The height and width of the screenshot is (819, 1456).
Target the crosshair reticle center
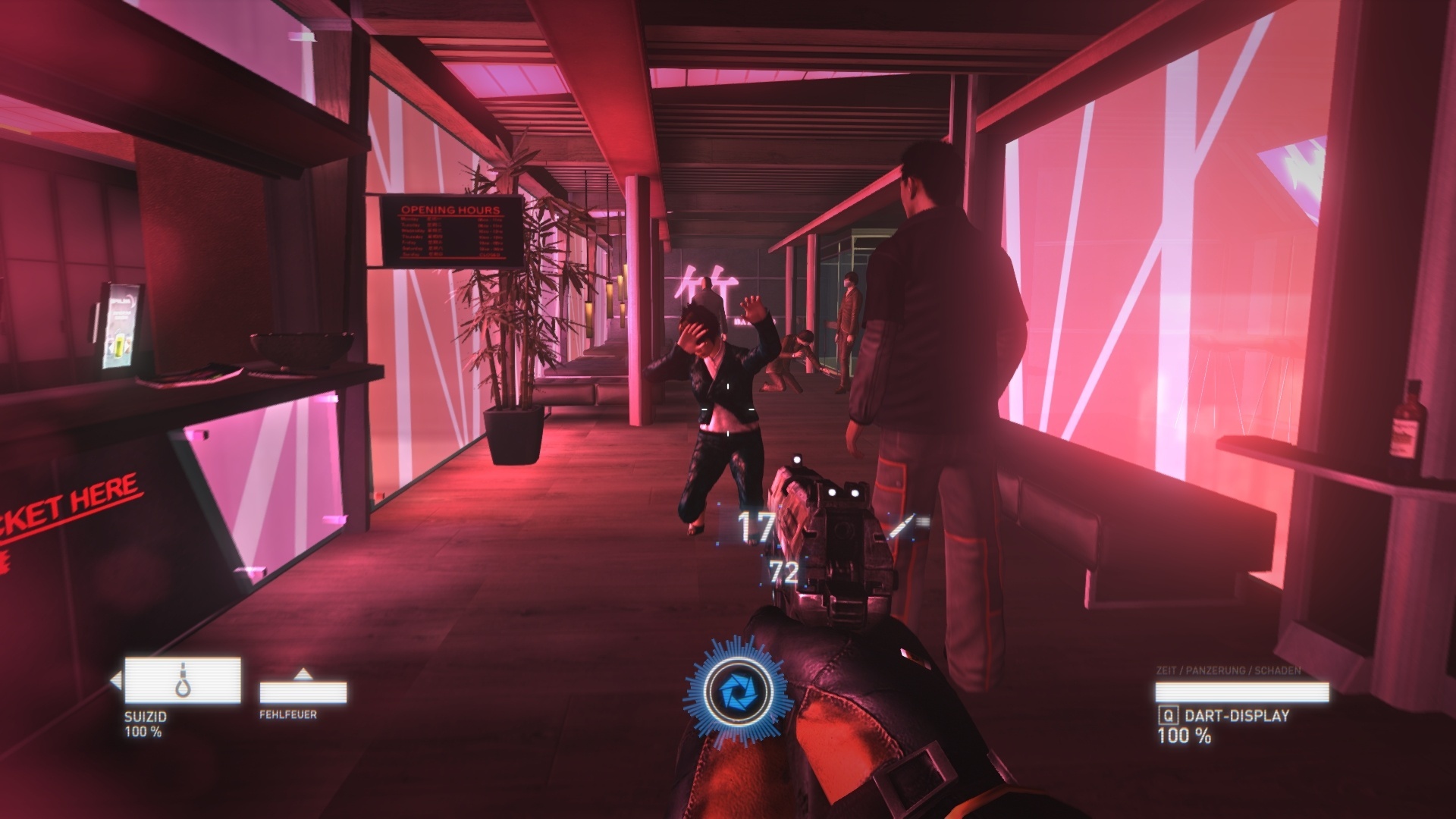728,409
